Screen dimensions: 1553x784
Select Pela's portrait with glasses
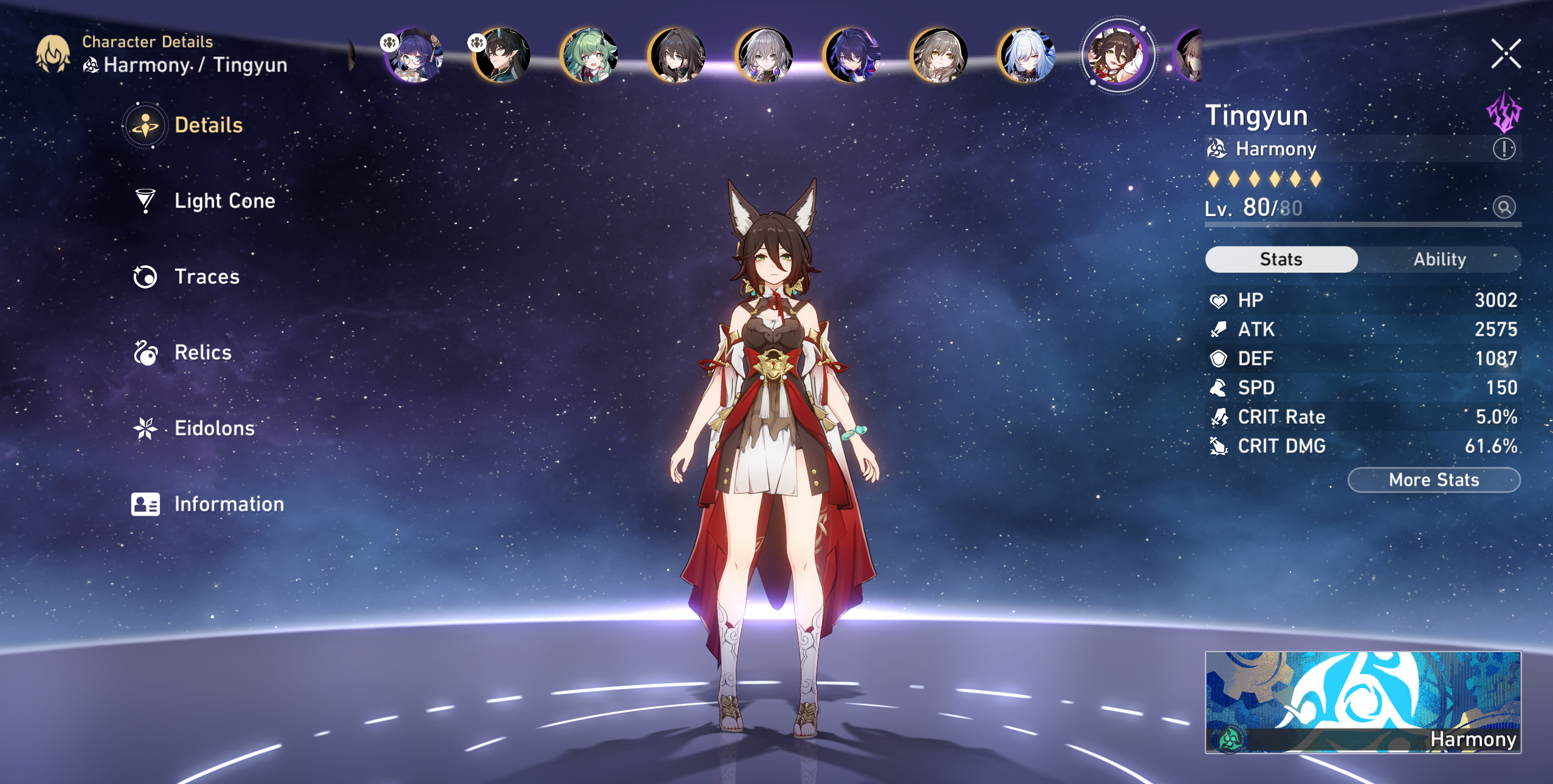click(414, 55)
